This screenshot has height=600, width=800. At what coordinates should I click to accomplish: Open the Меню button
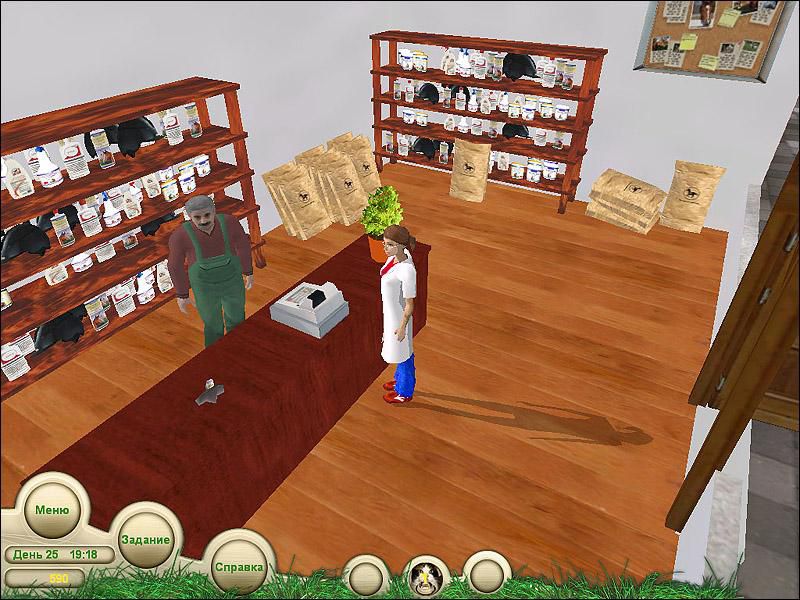point(51,508)
